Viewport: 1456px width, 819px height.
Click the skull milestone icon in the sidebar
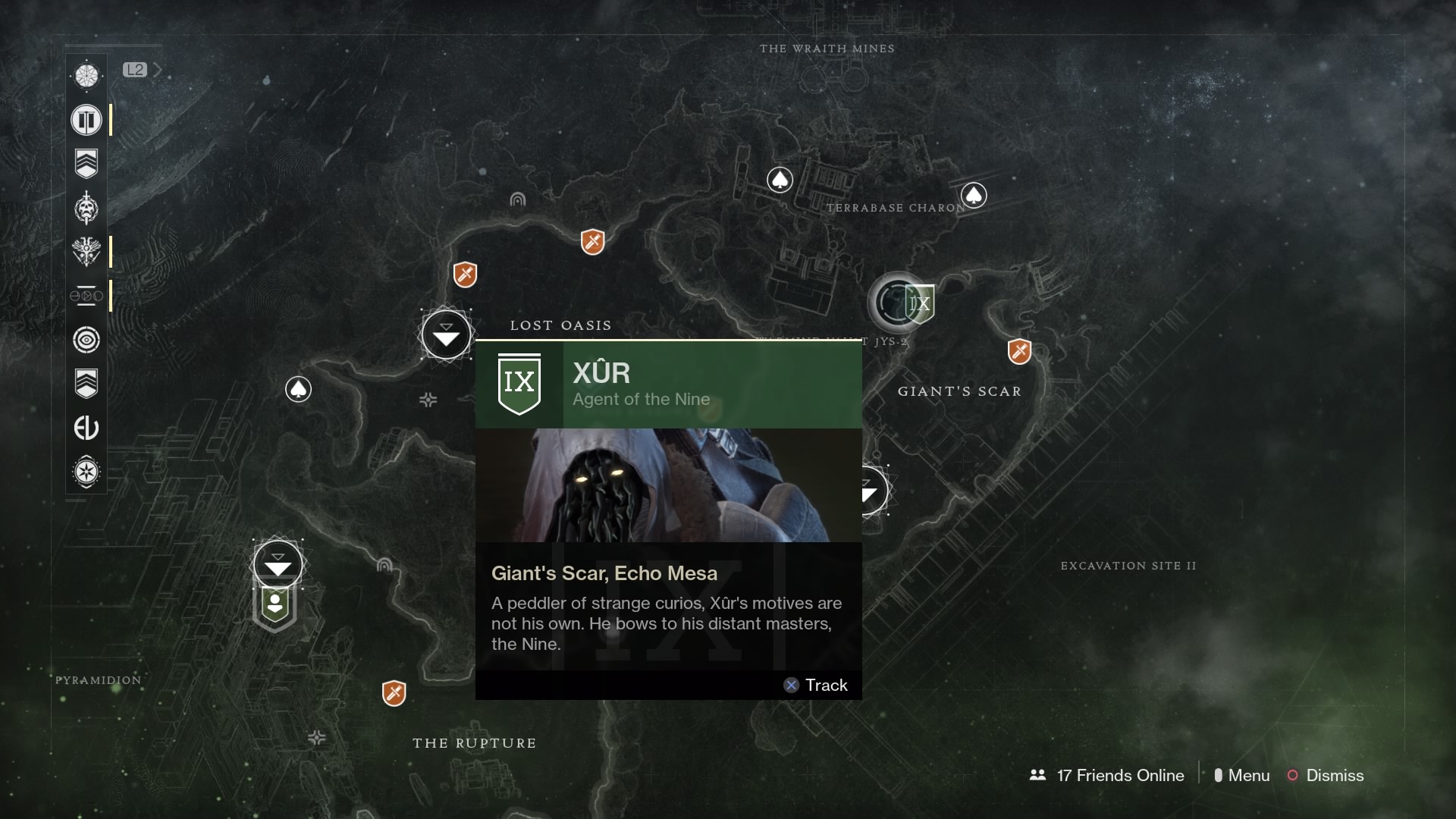pyautogui.click(x=86, y=209)
